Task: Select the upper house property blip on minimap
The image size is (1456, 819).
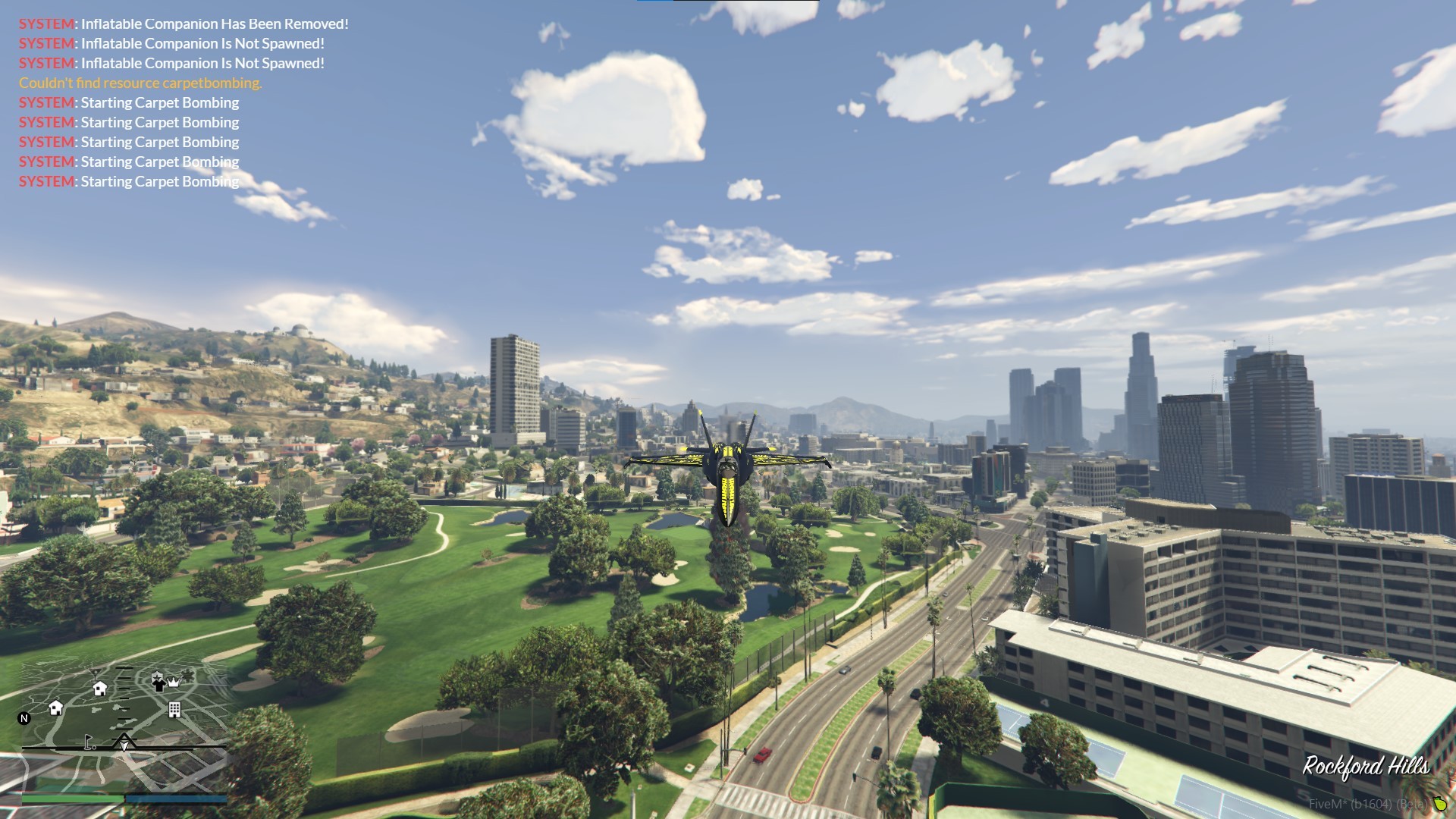Action: (99, 689)
